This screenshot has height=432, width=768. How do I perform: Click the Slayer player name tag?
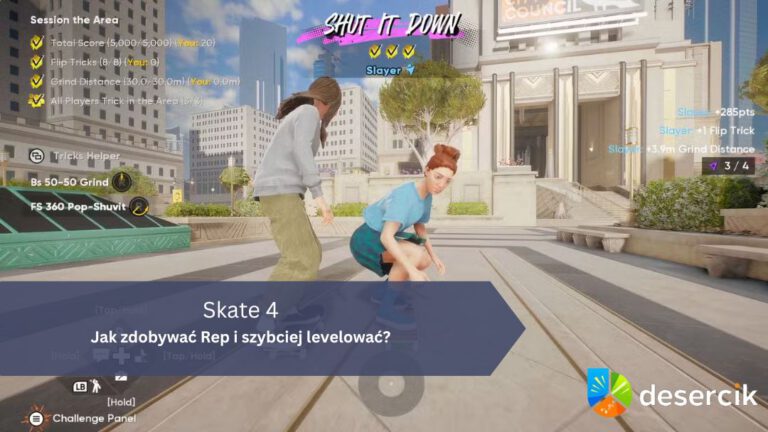point(388,69)
